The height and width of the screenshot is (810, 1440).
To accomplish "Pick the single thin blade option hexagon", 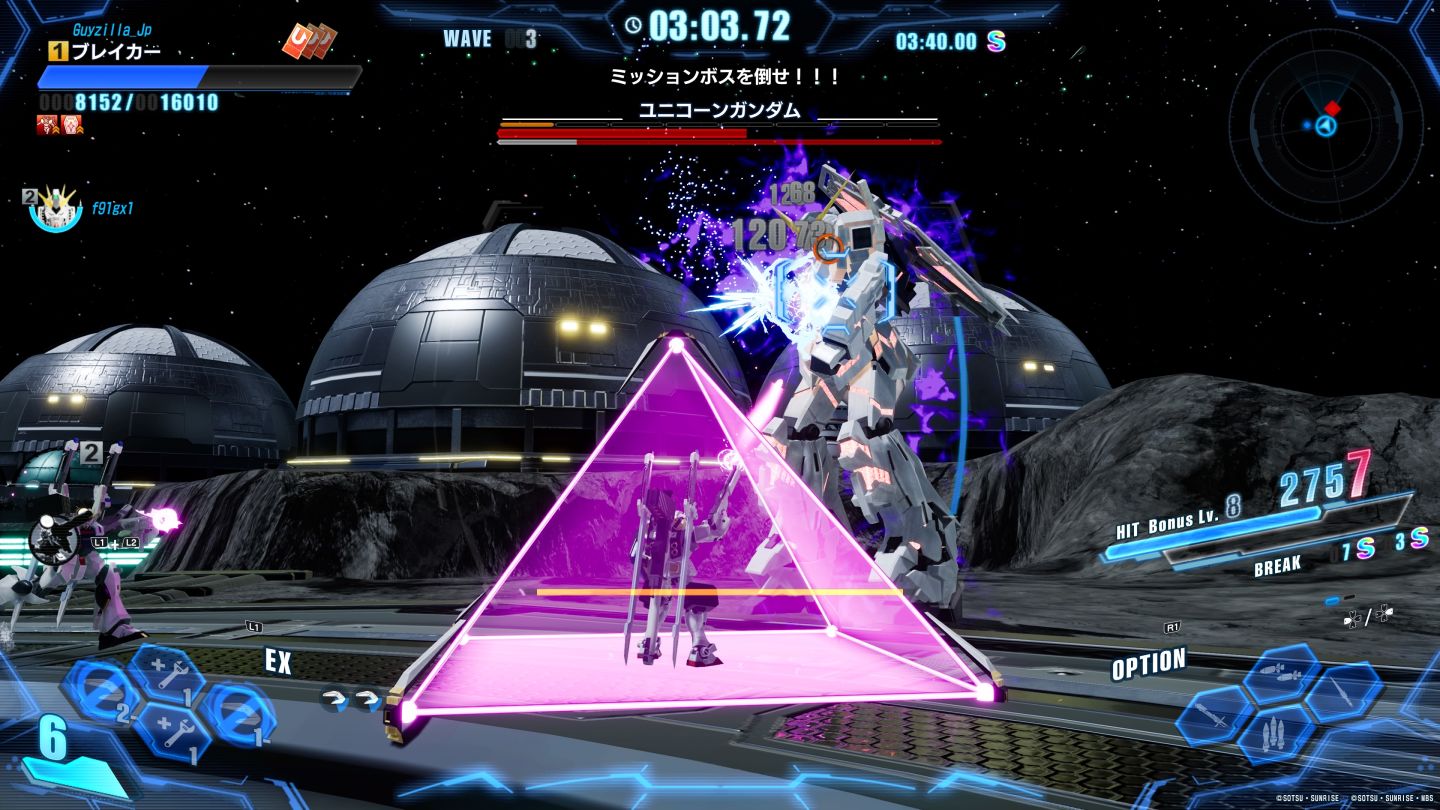I will (1344, 692).
